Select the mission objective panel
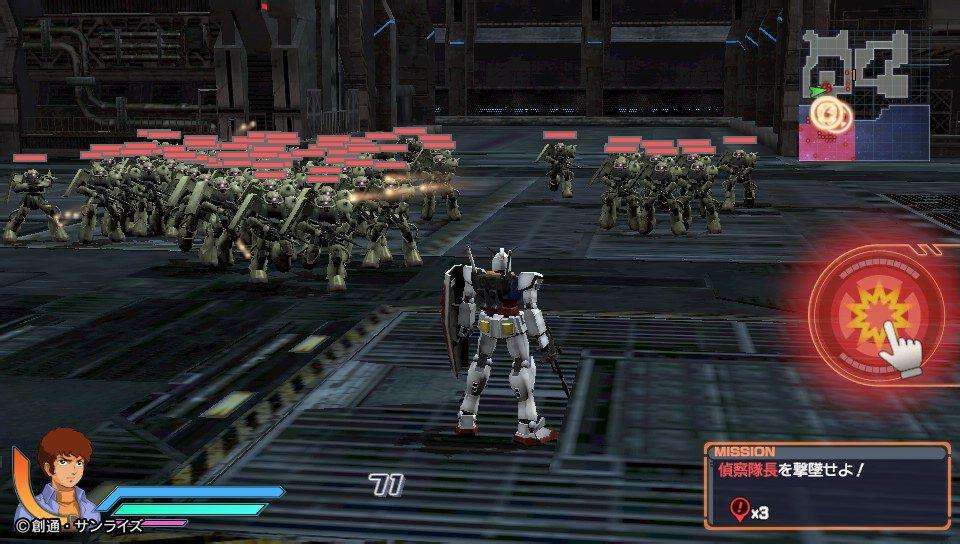Viewport: 960px width, 544px height. [826, 486]
